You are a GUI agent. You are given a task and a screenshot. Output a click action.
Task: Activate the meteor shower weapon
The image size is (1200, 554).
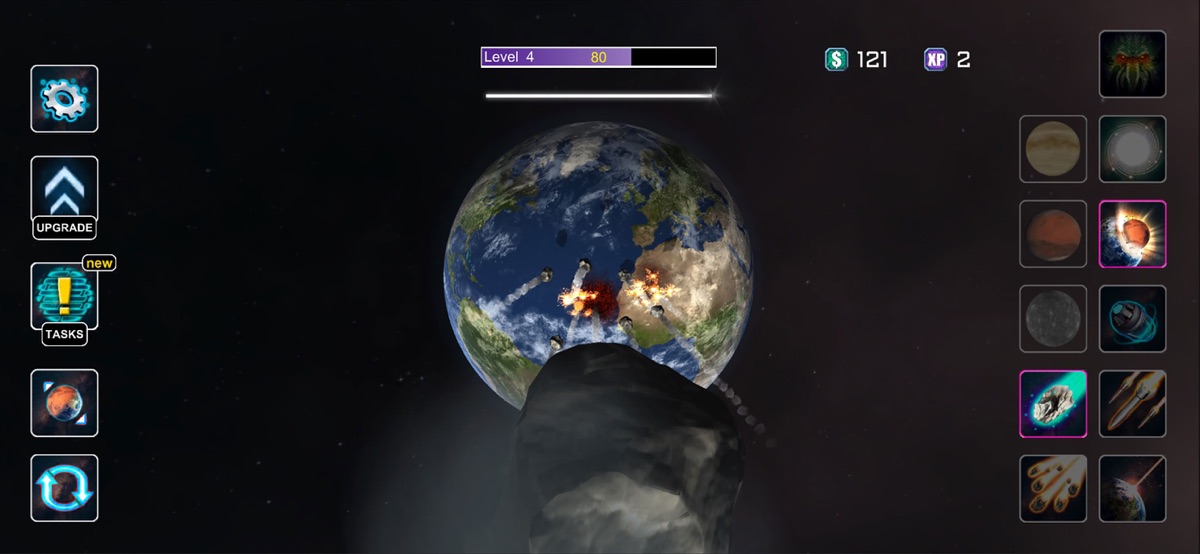(x=1053, y=488)
